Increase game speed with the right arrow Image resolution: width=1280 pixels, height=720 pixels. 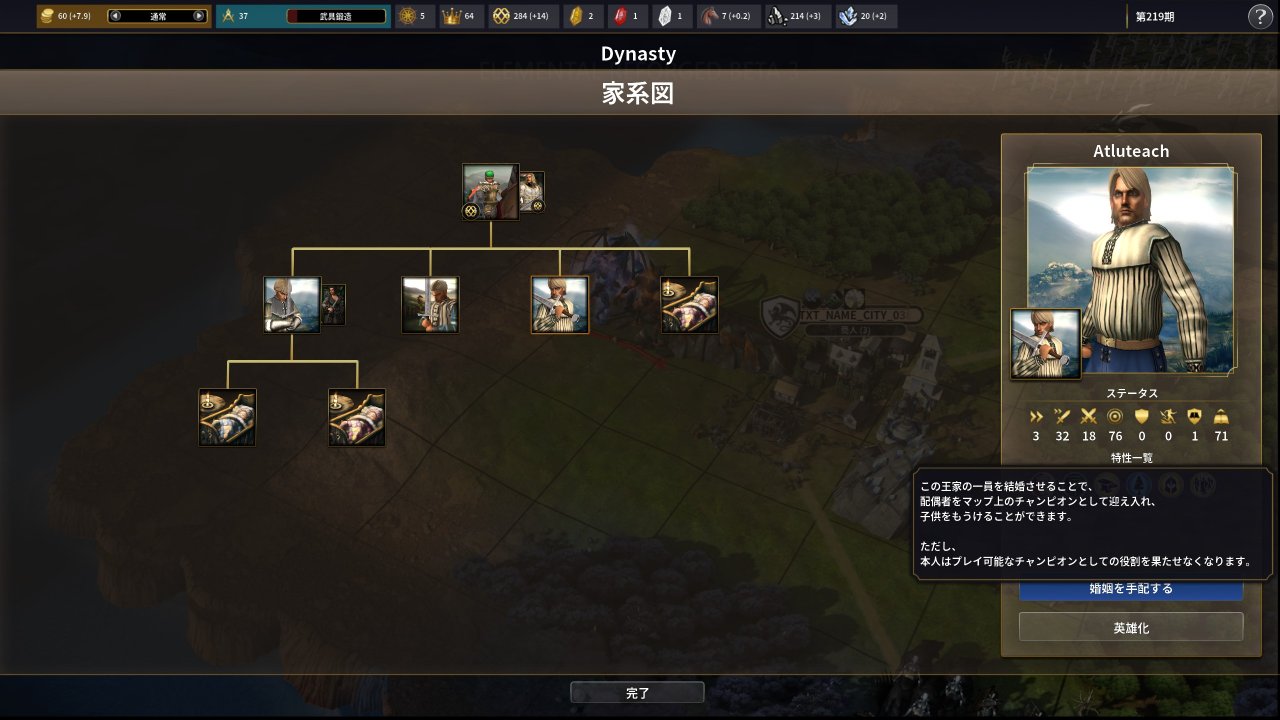[199, 16]
